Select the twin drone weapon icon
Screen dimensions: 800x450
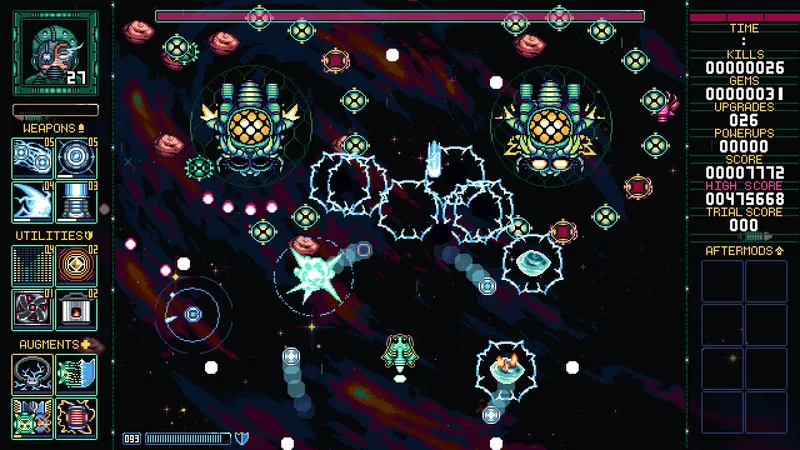click(31, 157)
